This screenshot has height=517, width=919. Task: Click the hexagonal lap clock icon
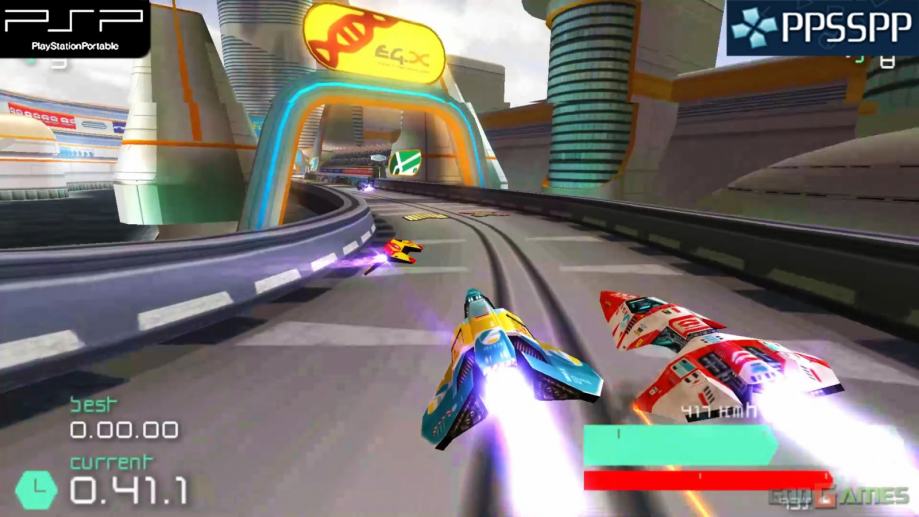pyautogui.click(x=36, y=489)
